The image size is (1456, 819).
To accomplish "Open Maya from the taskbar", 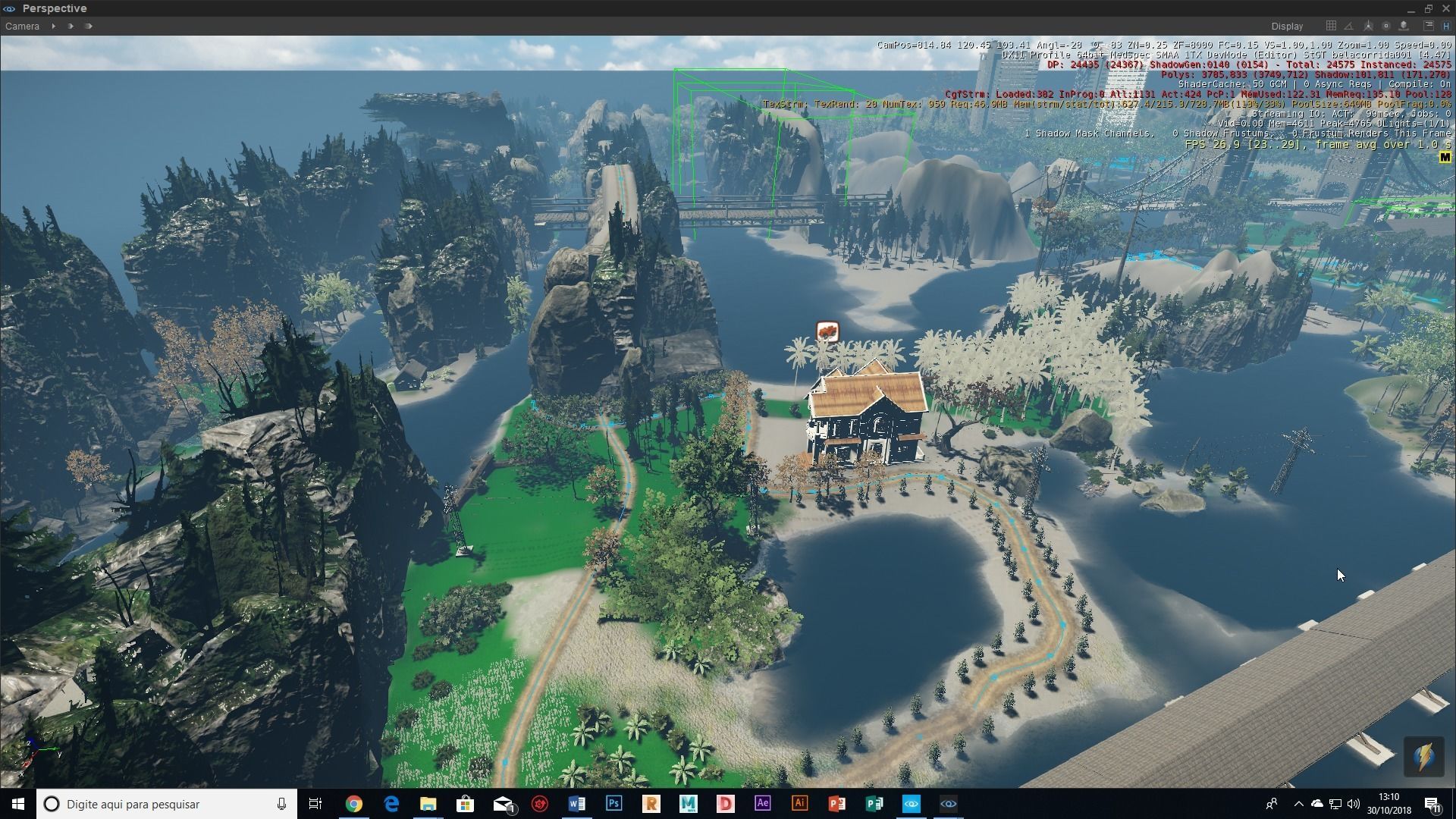I will [x=689, y=804].
